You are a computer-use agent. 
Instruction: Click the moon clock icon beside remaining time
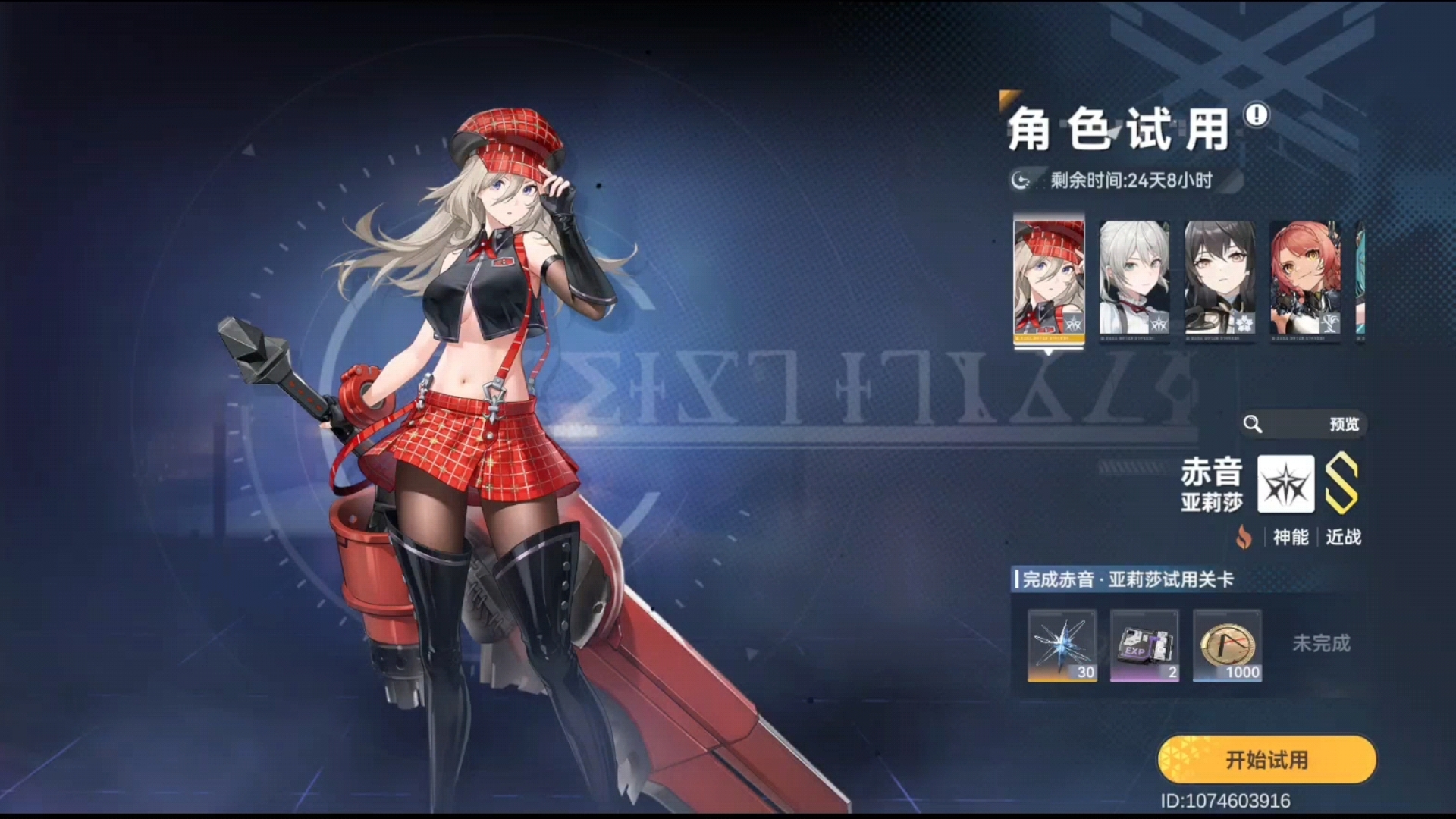pyautogui.click(x=1019, y=180)
